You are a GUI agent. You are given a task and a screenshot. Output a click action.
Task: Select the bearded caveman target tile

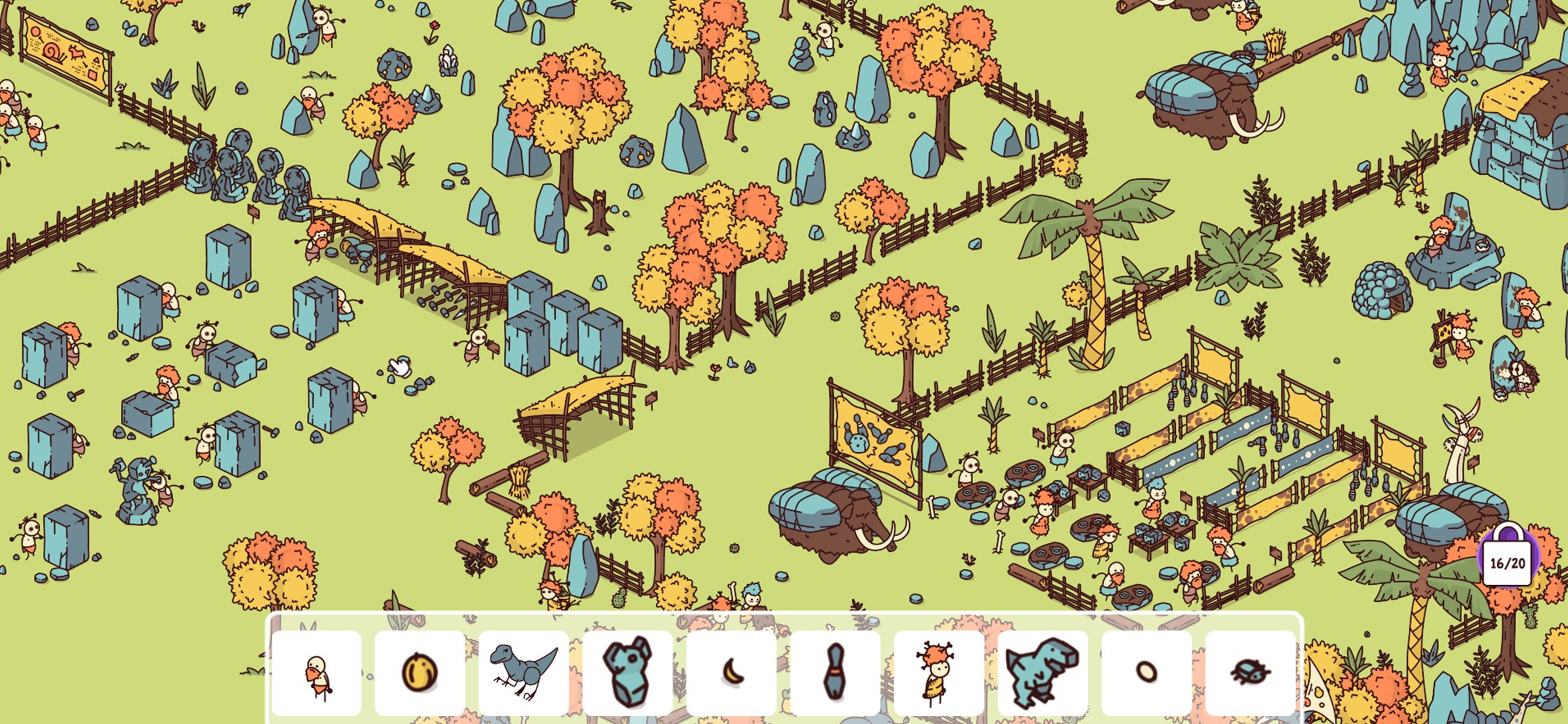pos(317,673)
